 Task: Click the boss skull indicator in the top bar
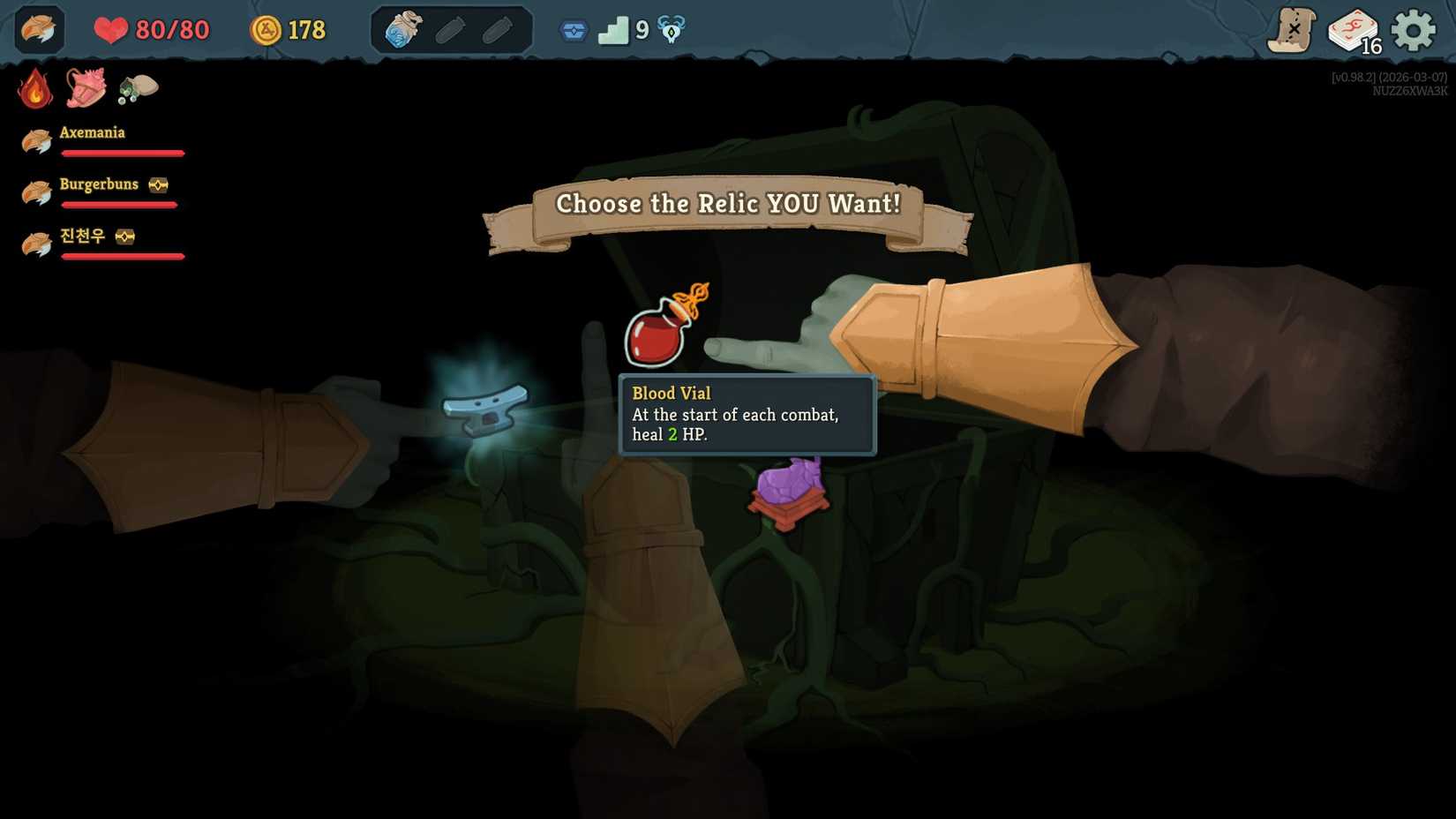[671, 28]
